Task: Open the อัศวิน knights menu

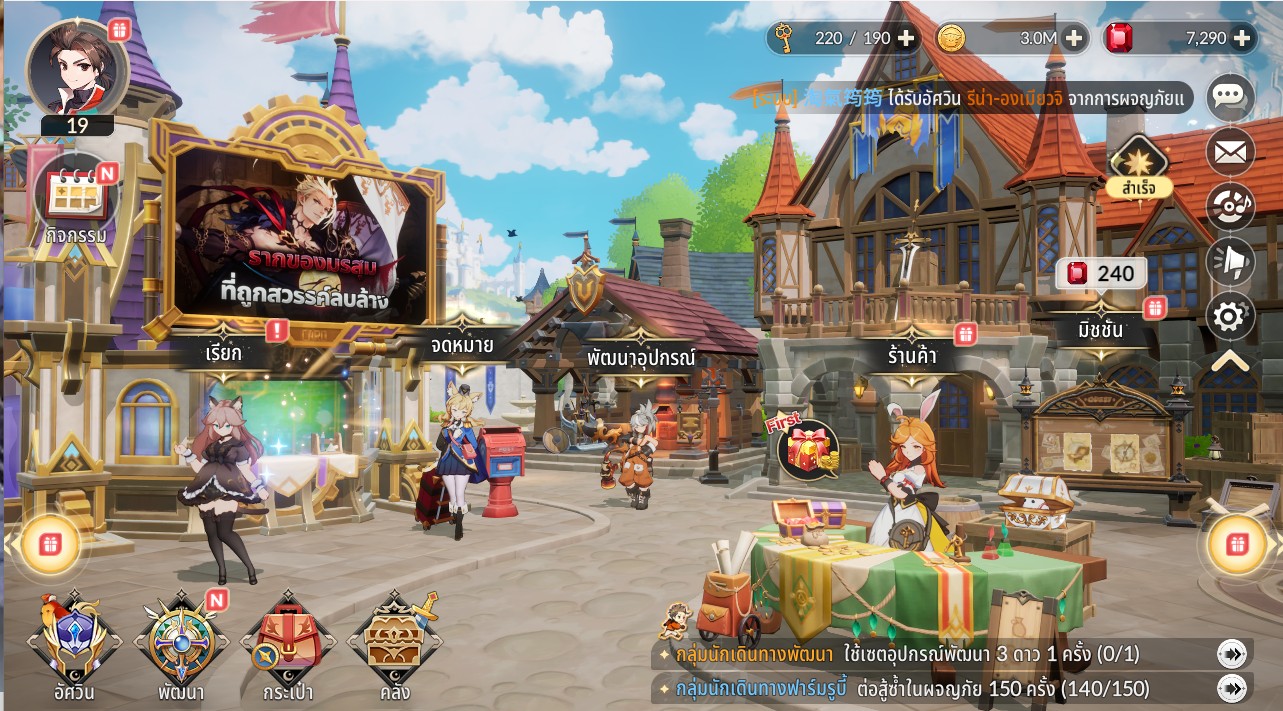Action: click(x=74, y=645)
